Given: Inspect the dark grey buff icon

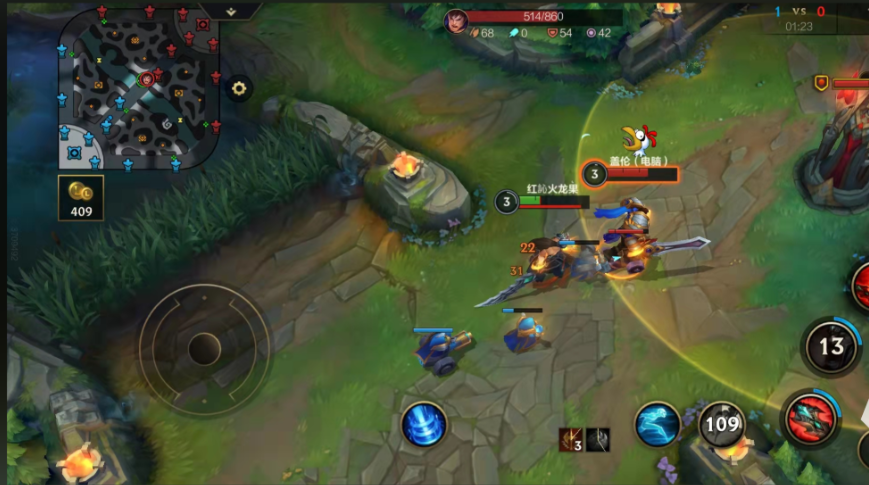Looking at the screenshot, I should point(598,439).
